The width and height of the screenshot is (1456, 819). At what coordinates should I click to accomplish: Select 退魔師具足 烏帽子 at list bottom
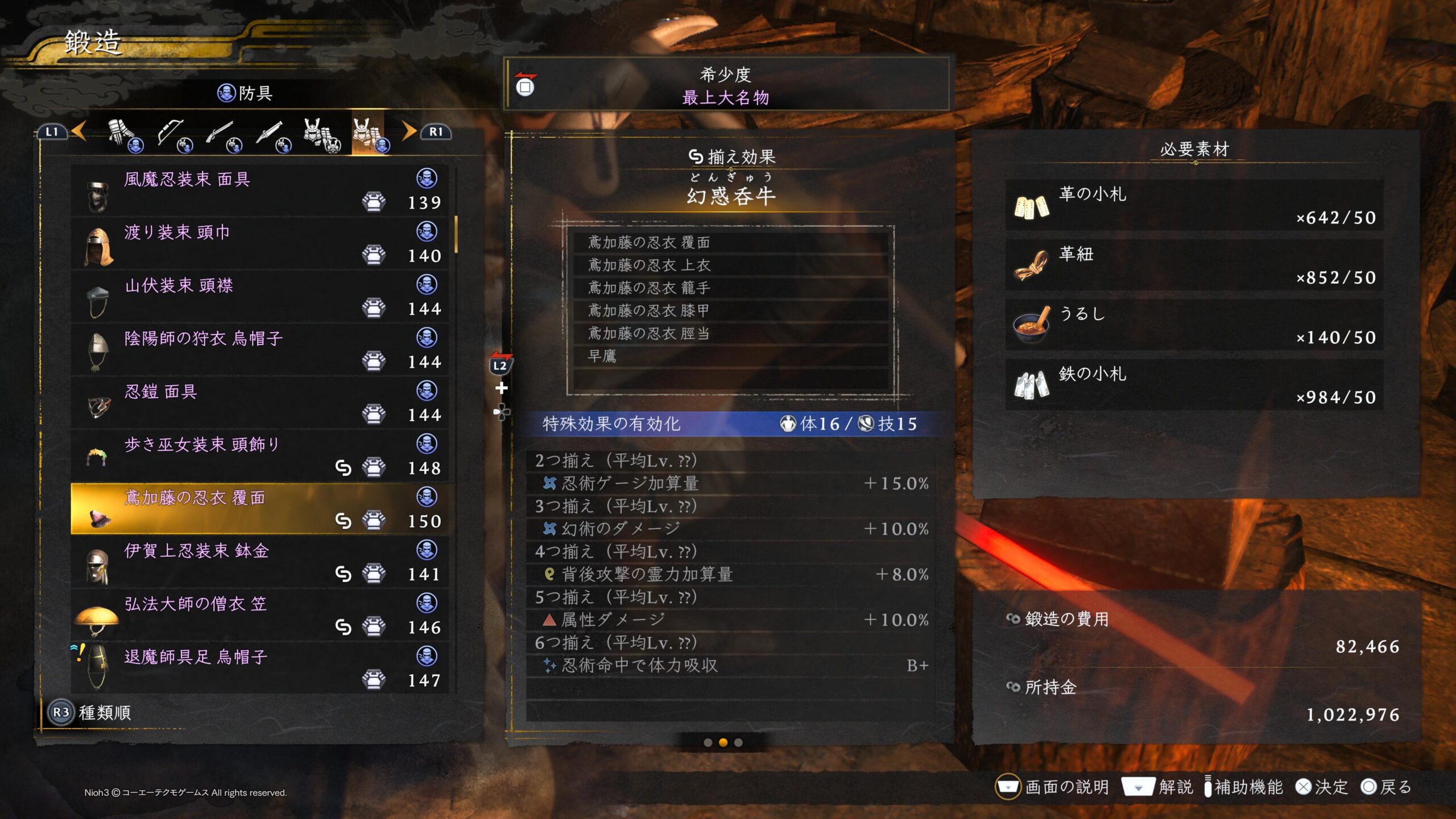click(x=259, y=668)
